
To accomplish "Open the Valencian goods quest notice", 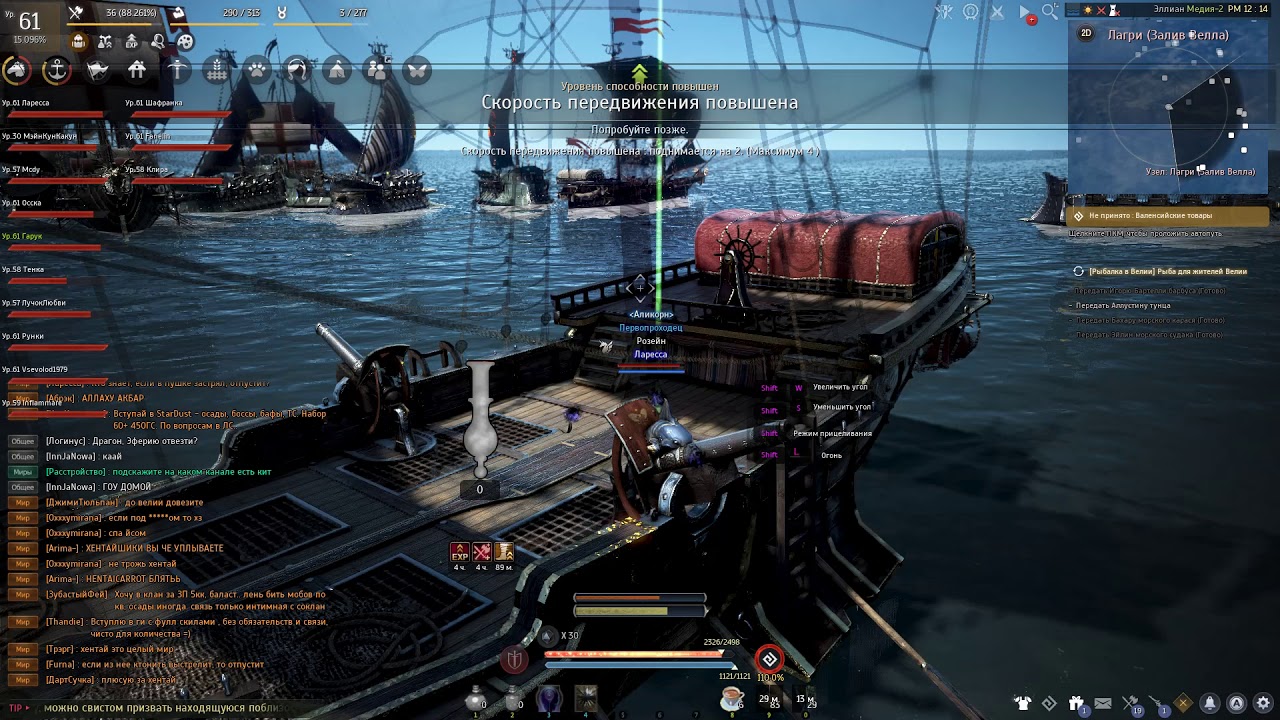I will (x=1168, y=215).
